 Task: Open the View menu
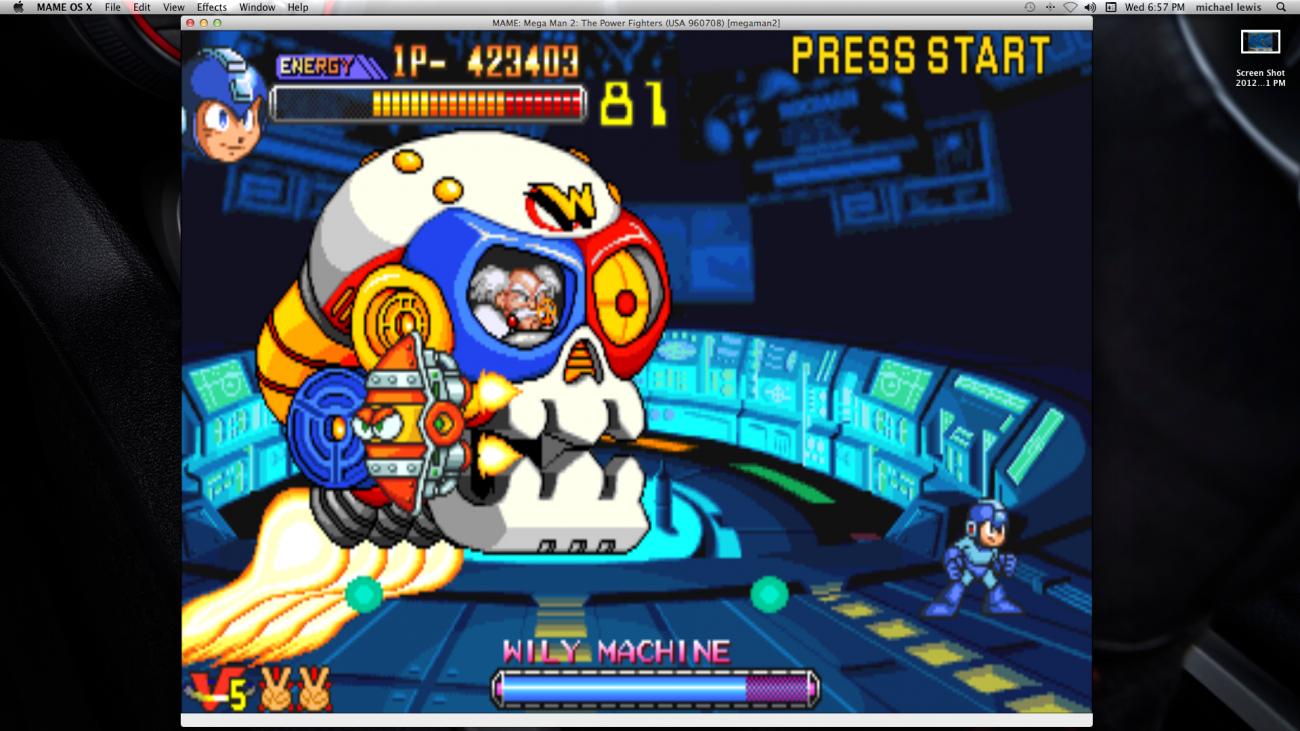point(173,7)
